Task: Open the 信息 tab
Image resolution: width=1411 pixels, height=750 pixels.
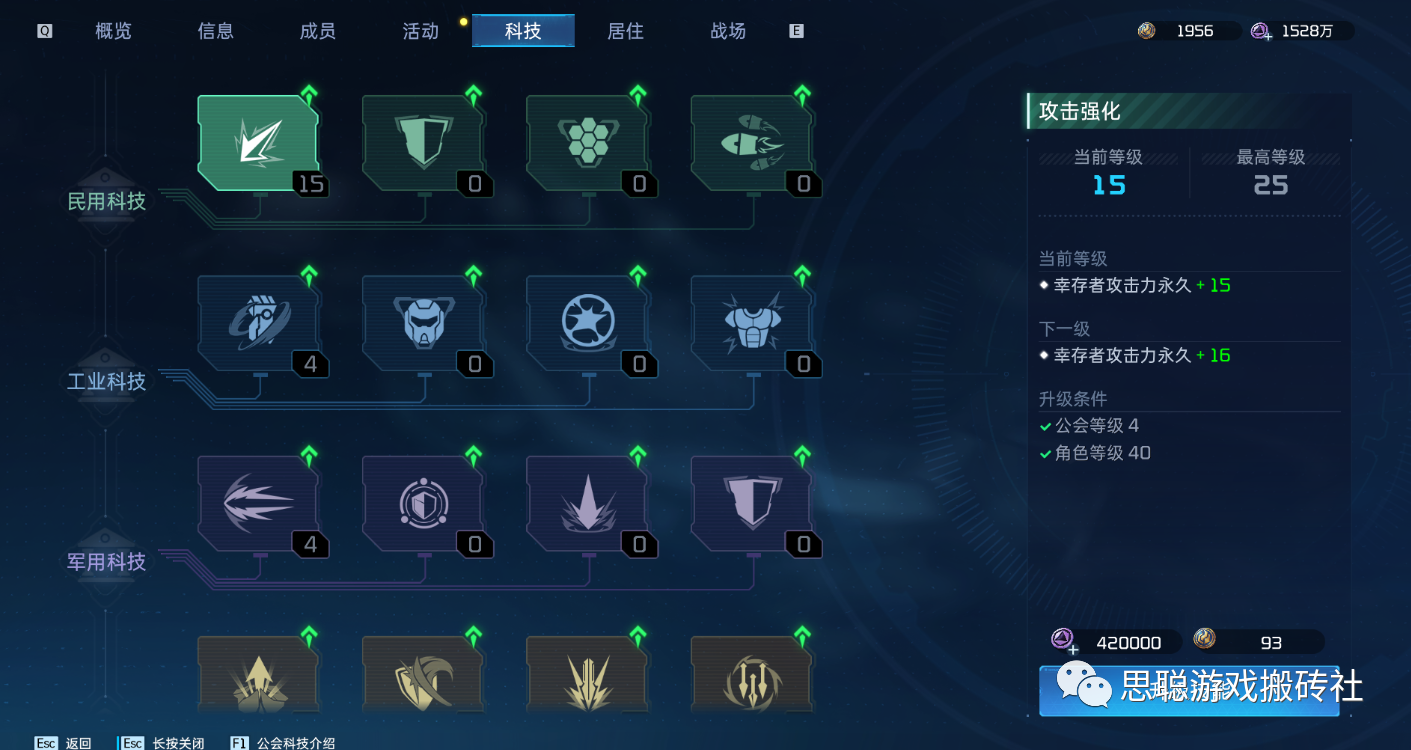Action: [215, 31]
